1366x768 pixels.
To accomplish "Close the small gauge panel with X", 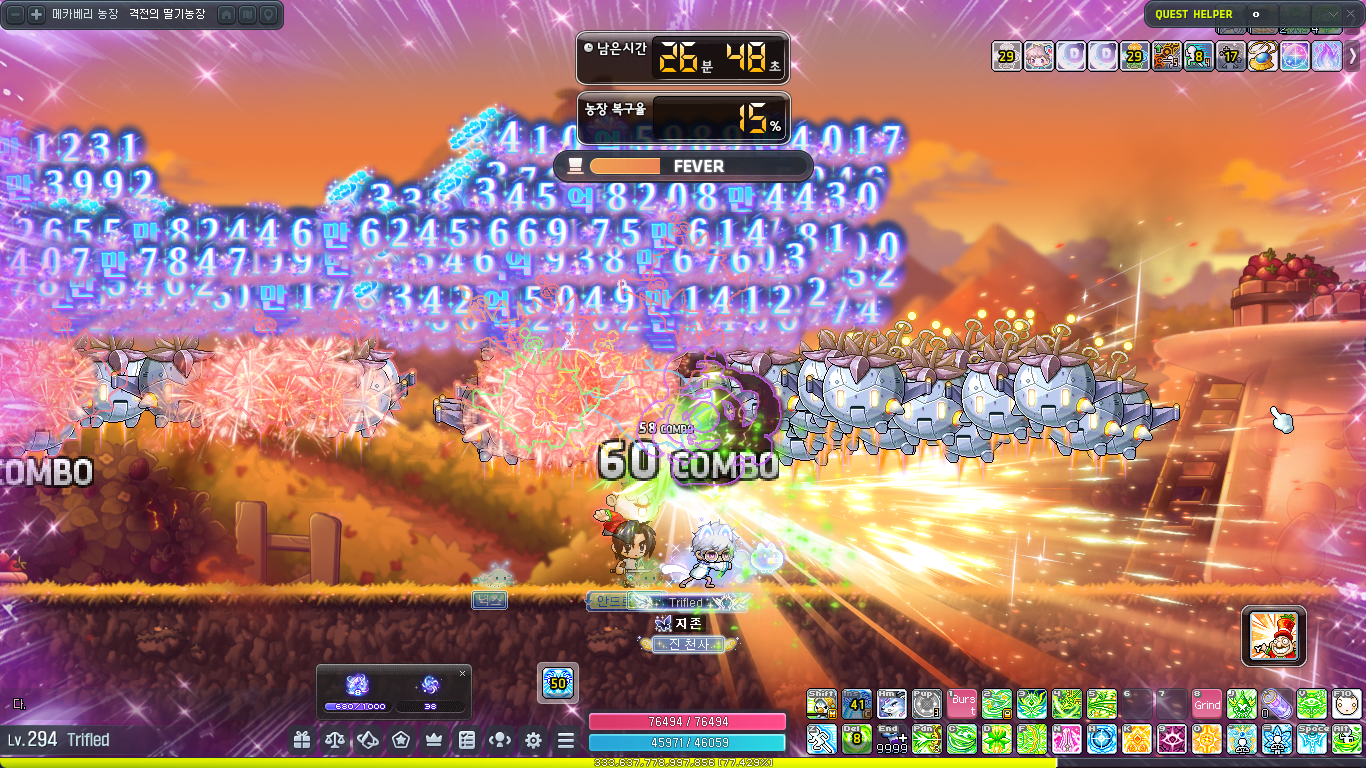I will (462, 674).
